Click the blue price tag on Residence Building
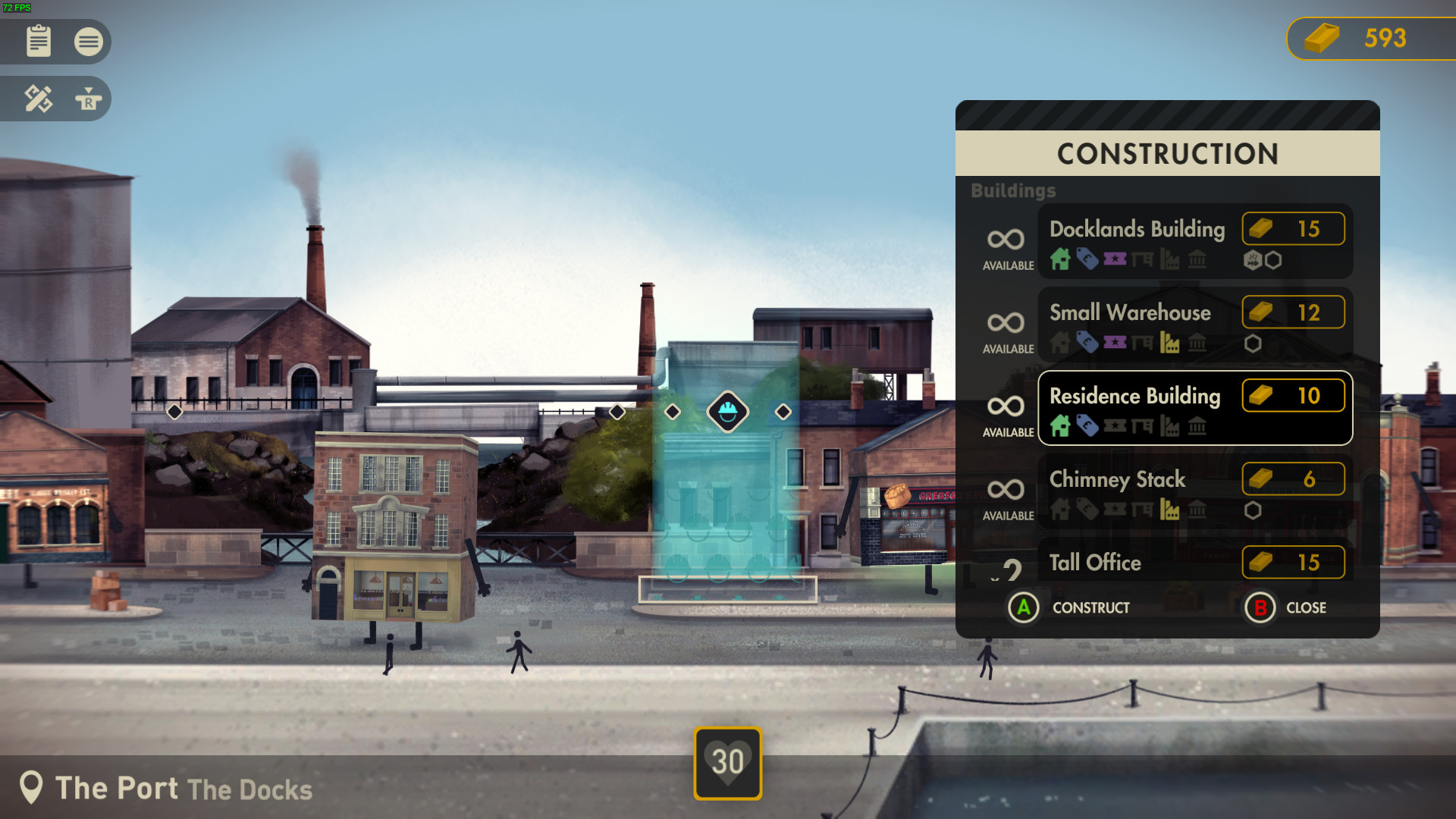This screenshot has height=819, width=1456. point(1087,426)
